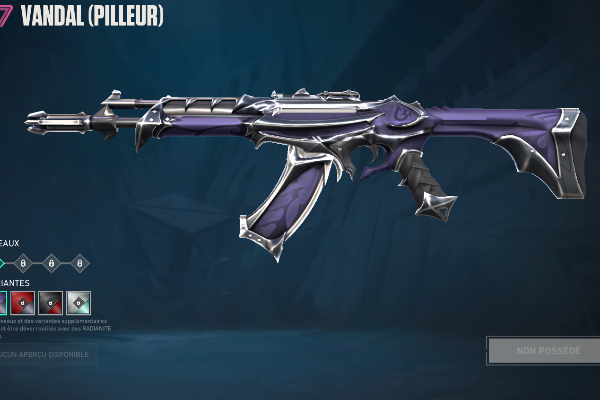Select the red variant swatch
The width and height of the screenshot is (600, 400).
23,302
